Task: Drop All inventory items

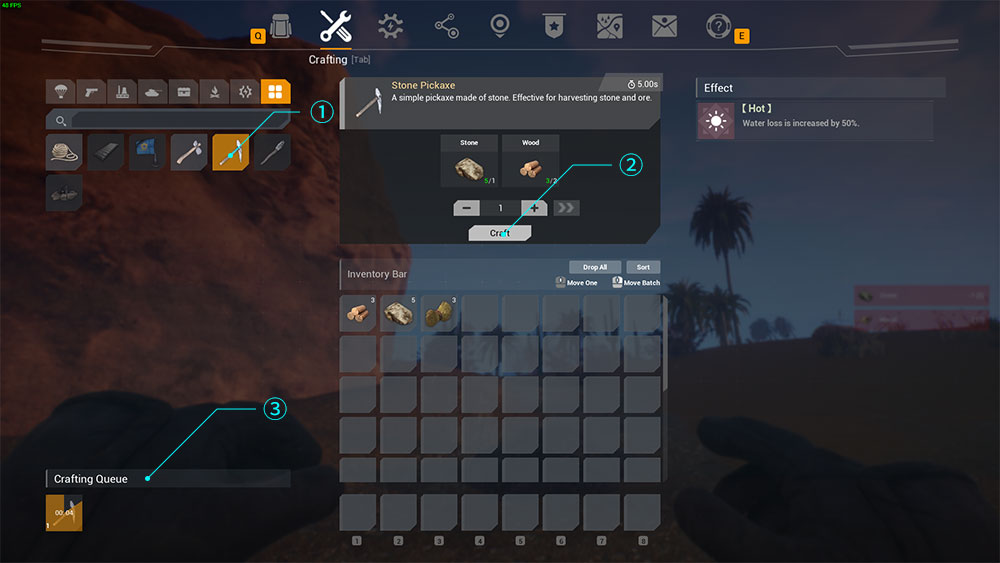Action: tap(595, 267)
